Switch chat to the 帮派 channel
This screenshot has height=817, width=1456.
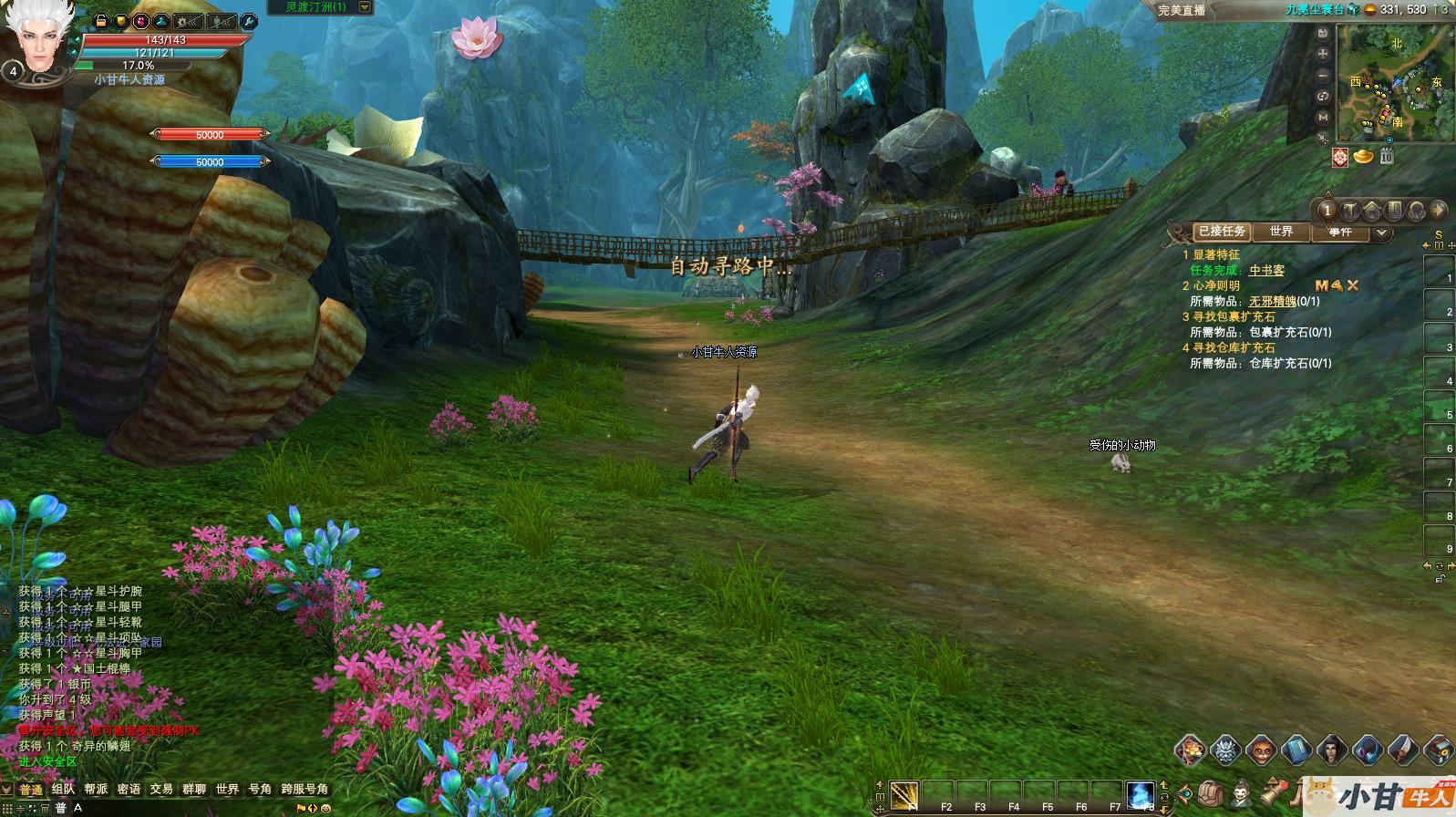[96, 790]
